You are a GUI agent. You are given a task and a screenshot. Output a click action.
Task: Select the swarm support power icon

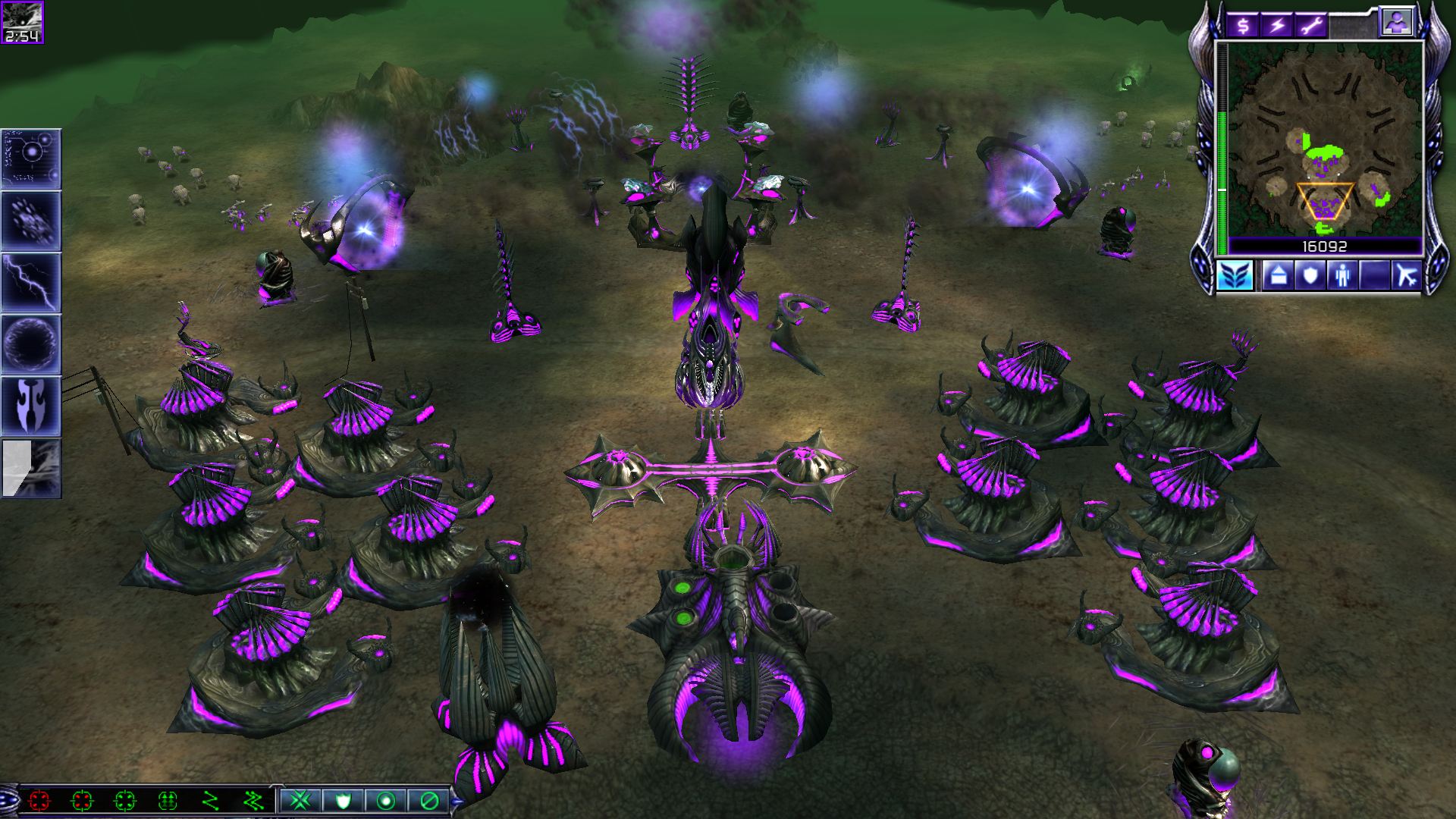[x=31, y=220]
